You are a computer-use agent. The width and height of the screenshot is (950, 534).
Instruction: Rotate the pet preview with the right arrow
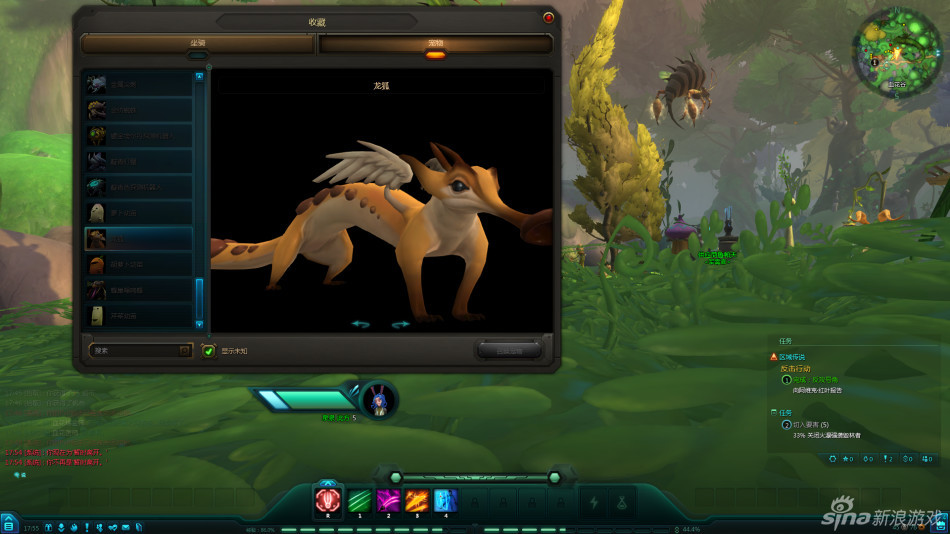(x=401, y=324)
